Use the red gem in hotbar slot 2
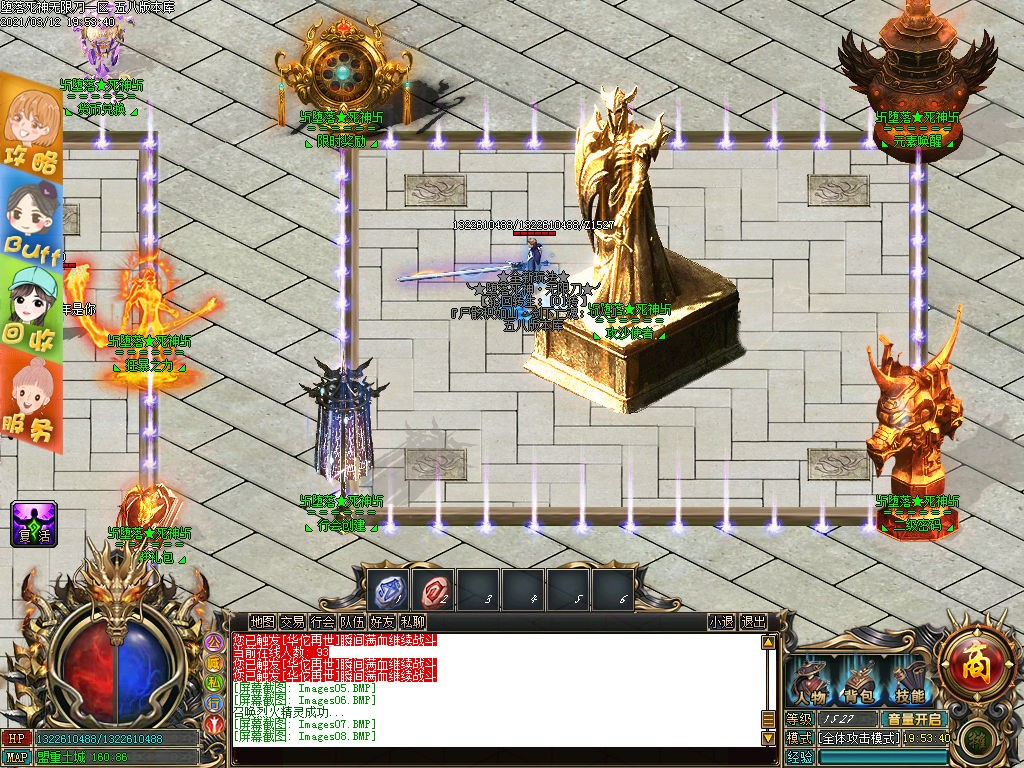This screenshot has width=1024, height=768. pyautogui.click(x=435, y=591)
